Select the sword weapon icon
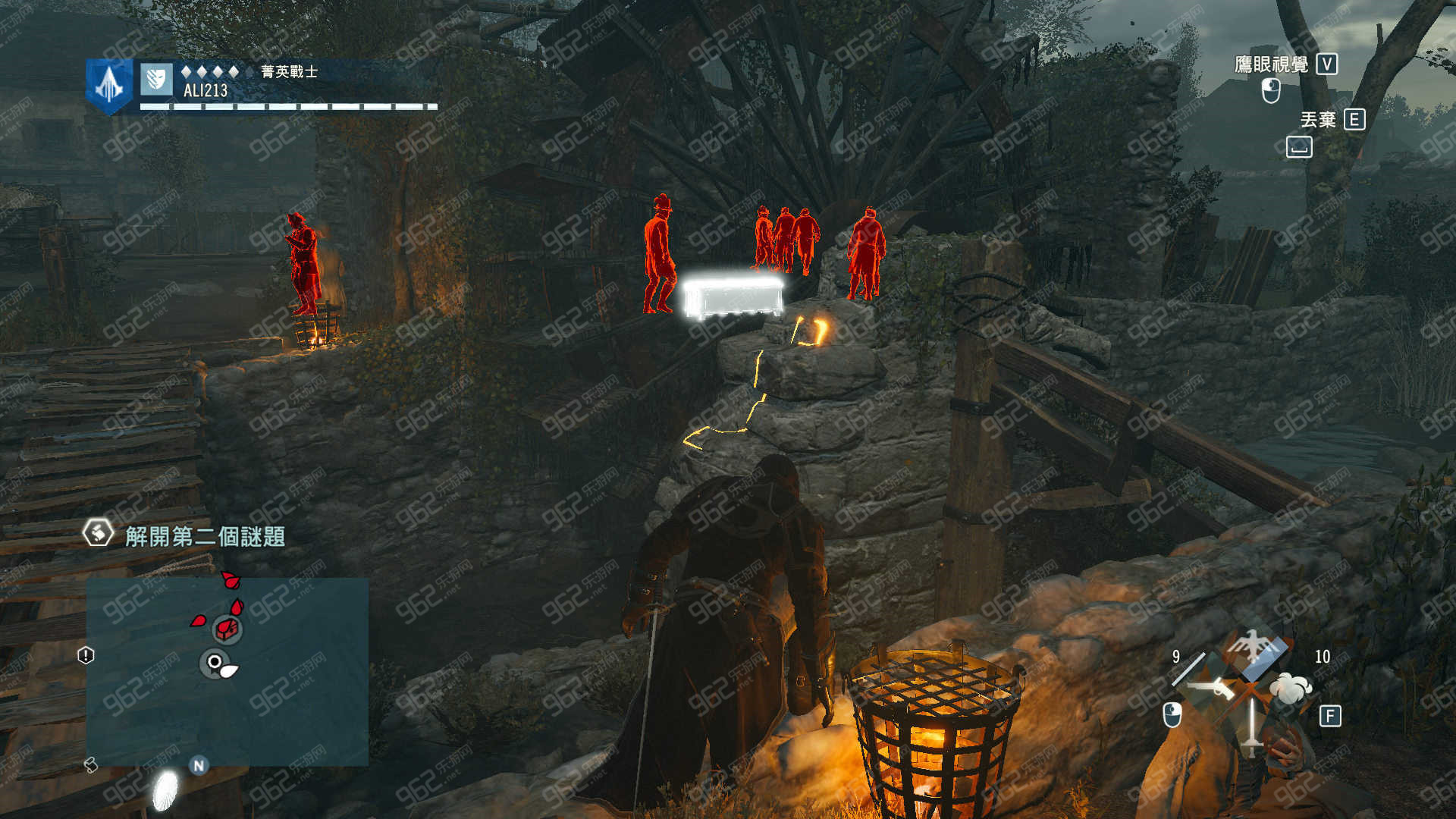1456x819 pixels. pyautogui.click(x=1252, y=724)
